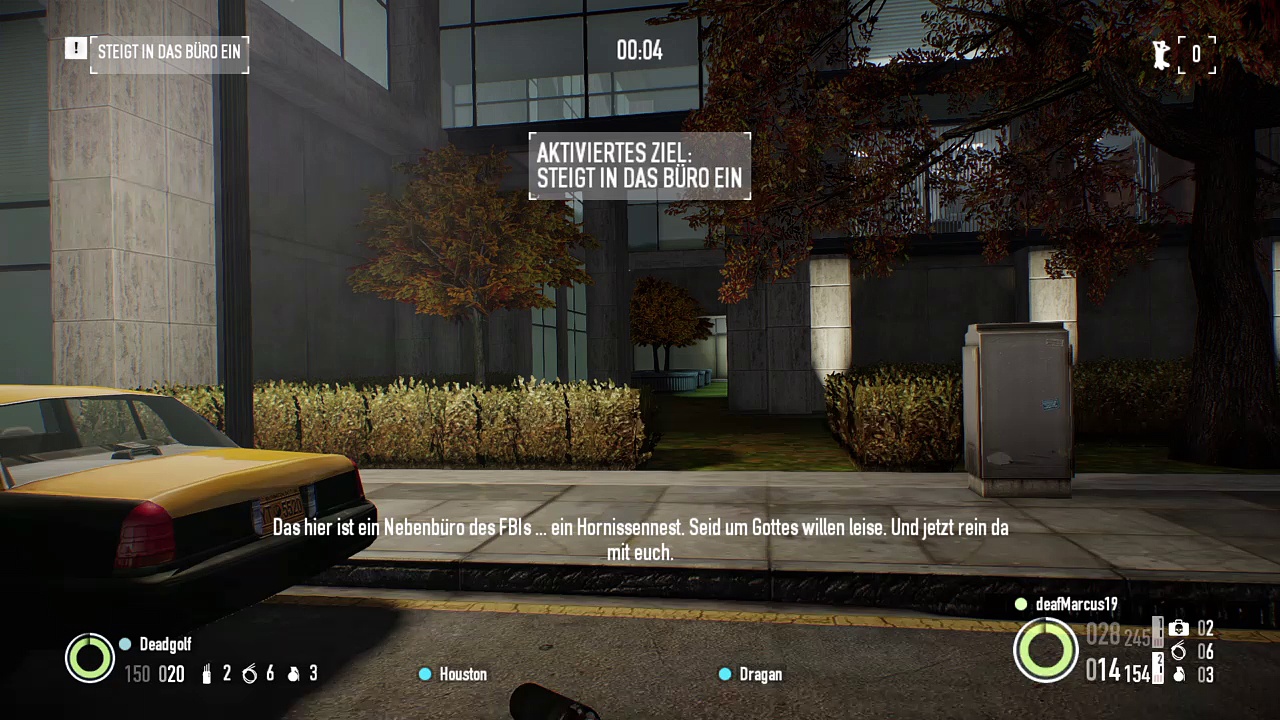Image resolution: width=1280 pixels, height=720 pixels.
Task: Select teammate Houston's name label
Action: click(x=463, y=675)
